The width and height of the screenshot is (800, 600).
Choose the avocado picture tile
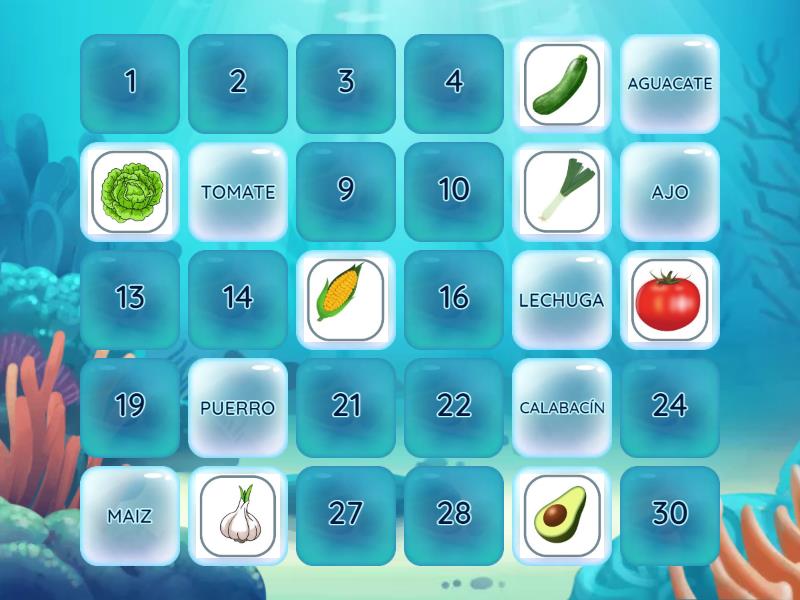tap(562, 515)
